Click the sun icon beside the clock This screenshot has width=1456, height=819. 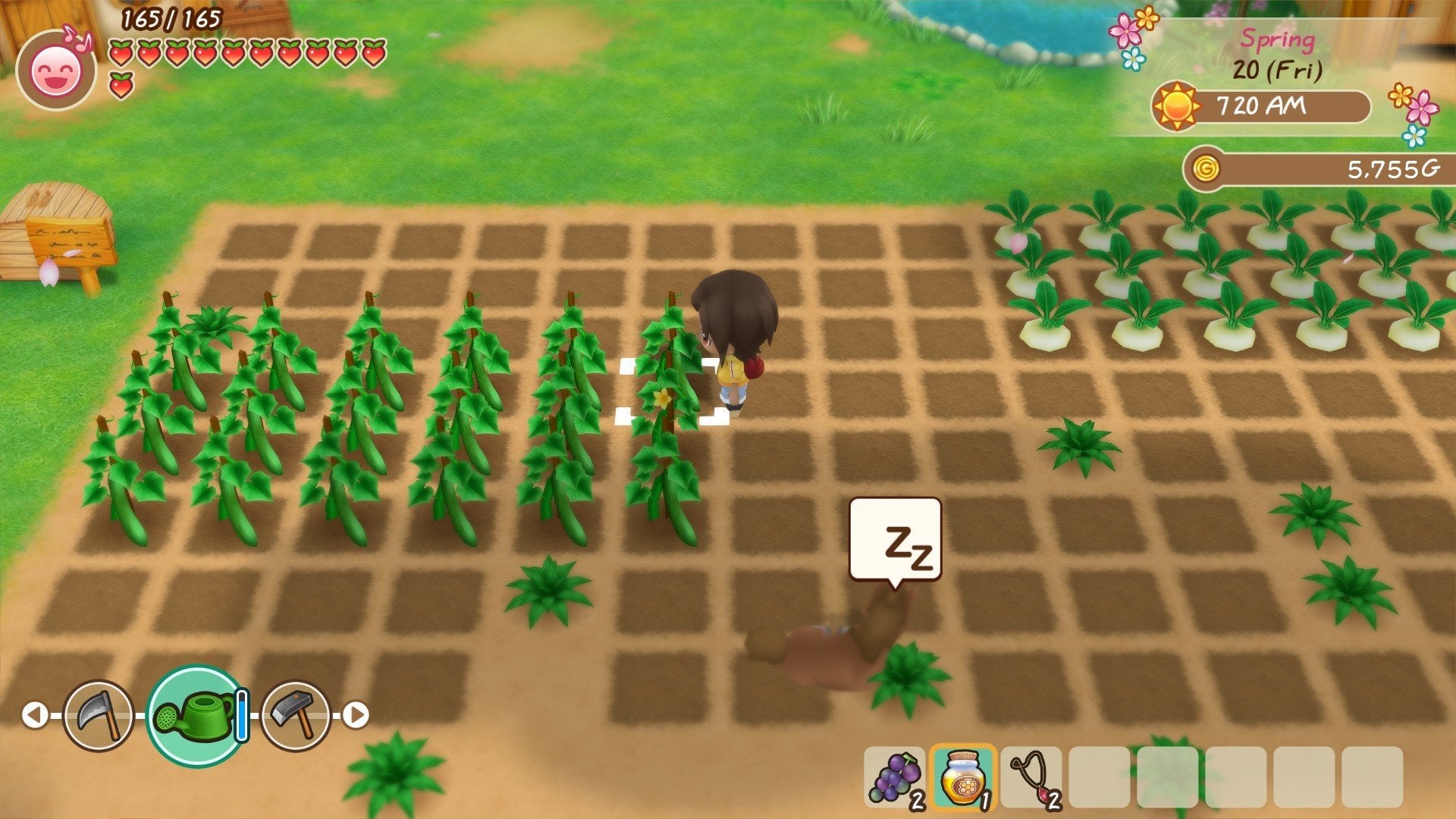[1175, 106]
